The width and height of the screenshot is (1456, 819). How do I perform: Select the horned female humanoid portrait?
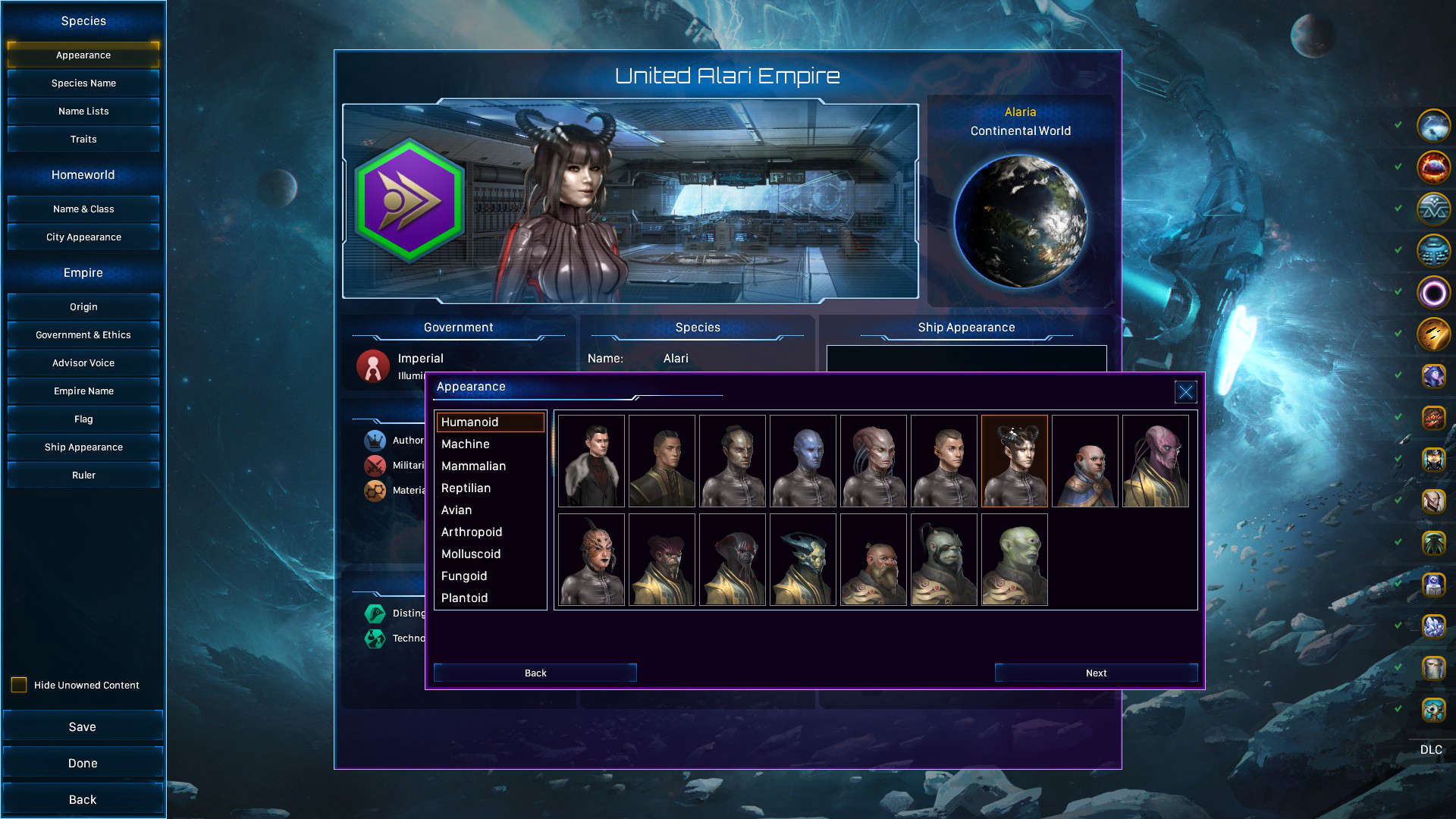(x=1014, y=460)
